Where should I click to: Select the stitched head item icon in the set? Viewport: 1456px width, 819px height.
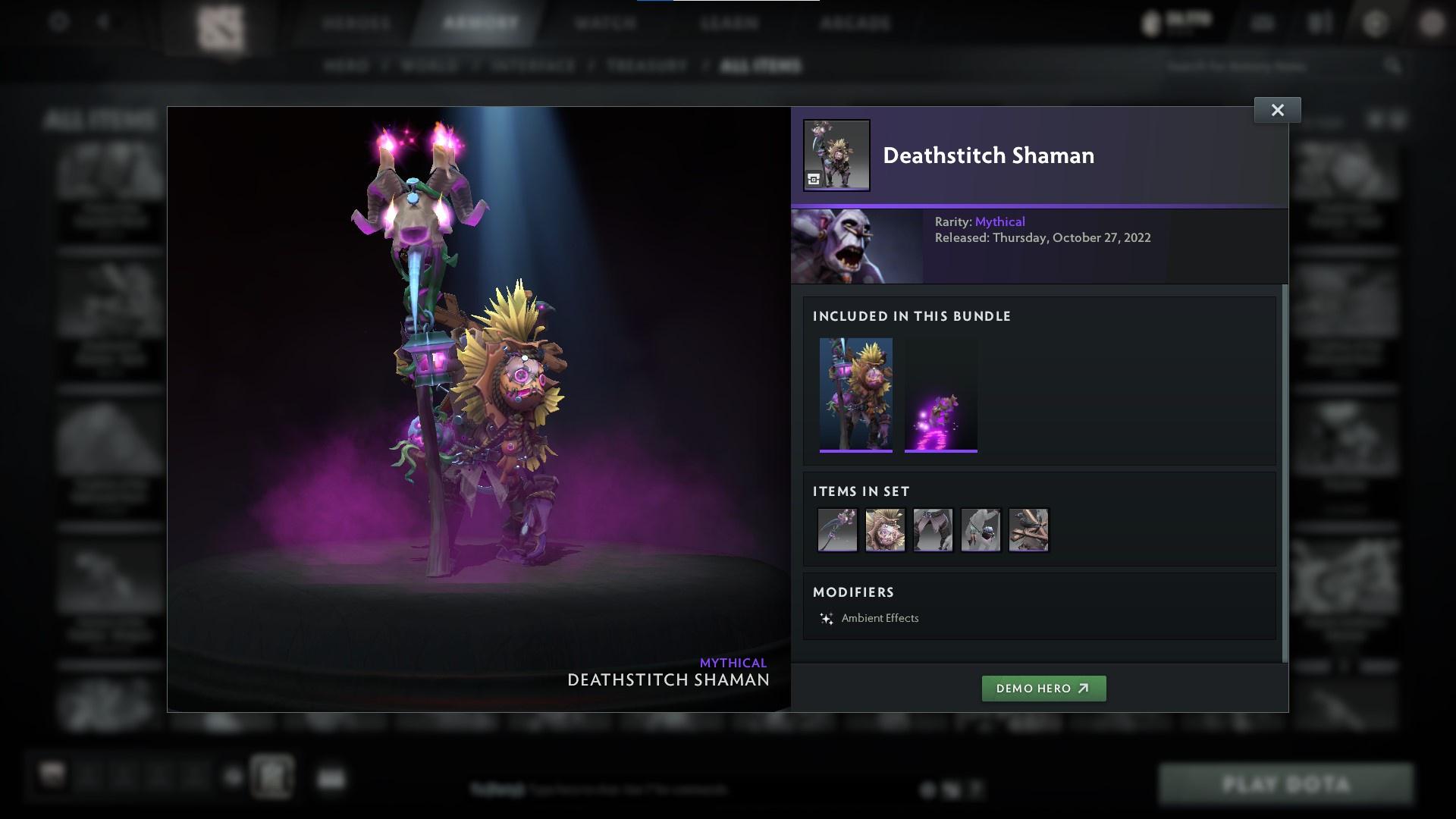[x=885, y=530]
